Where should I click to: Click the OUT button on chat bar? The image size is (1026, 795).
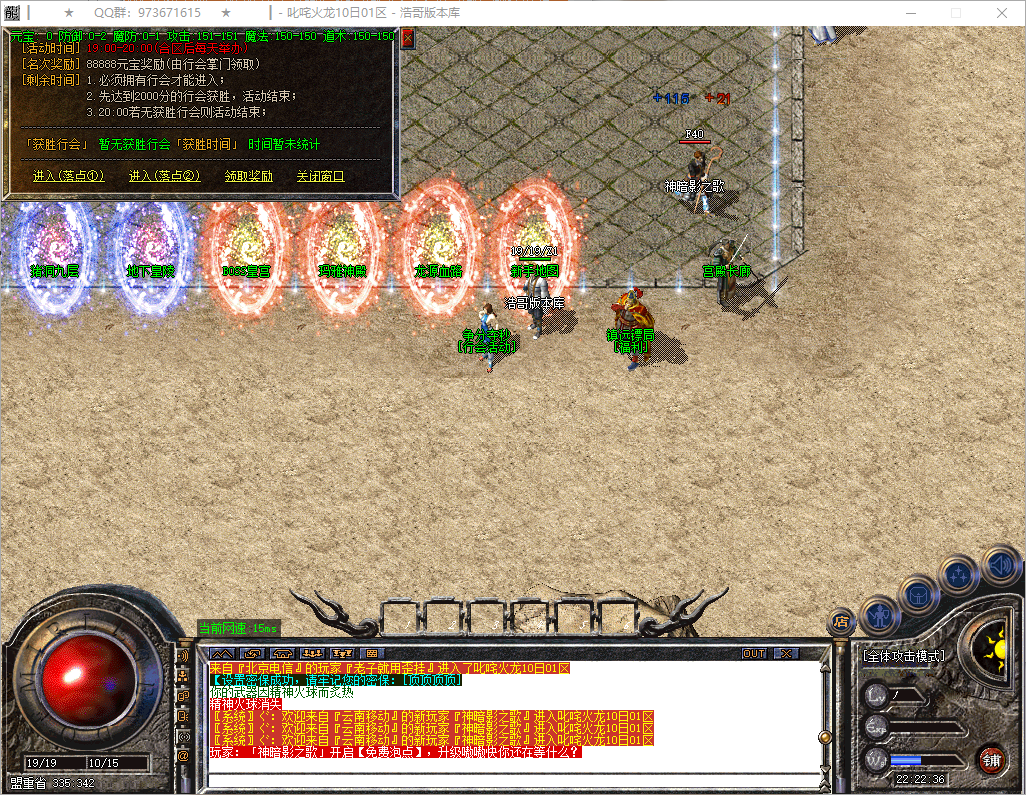tap(754, 653)
